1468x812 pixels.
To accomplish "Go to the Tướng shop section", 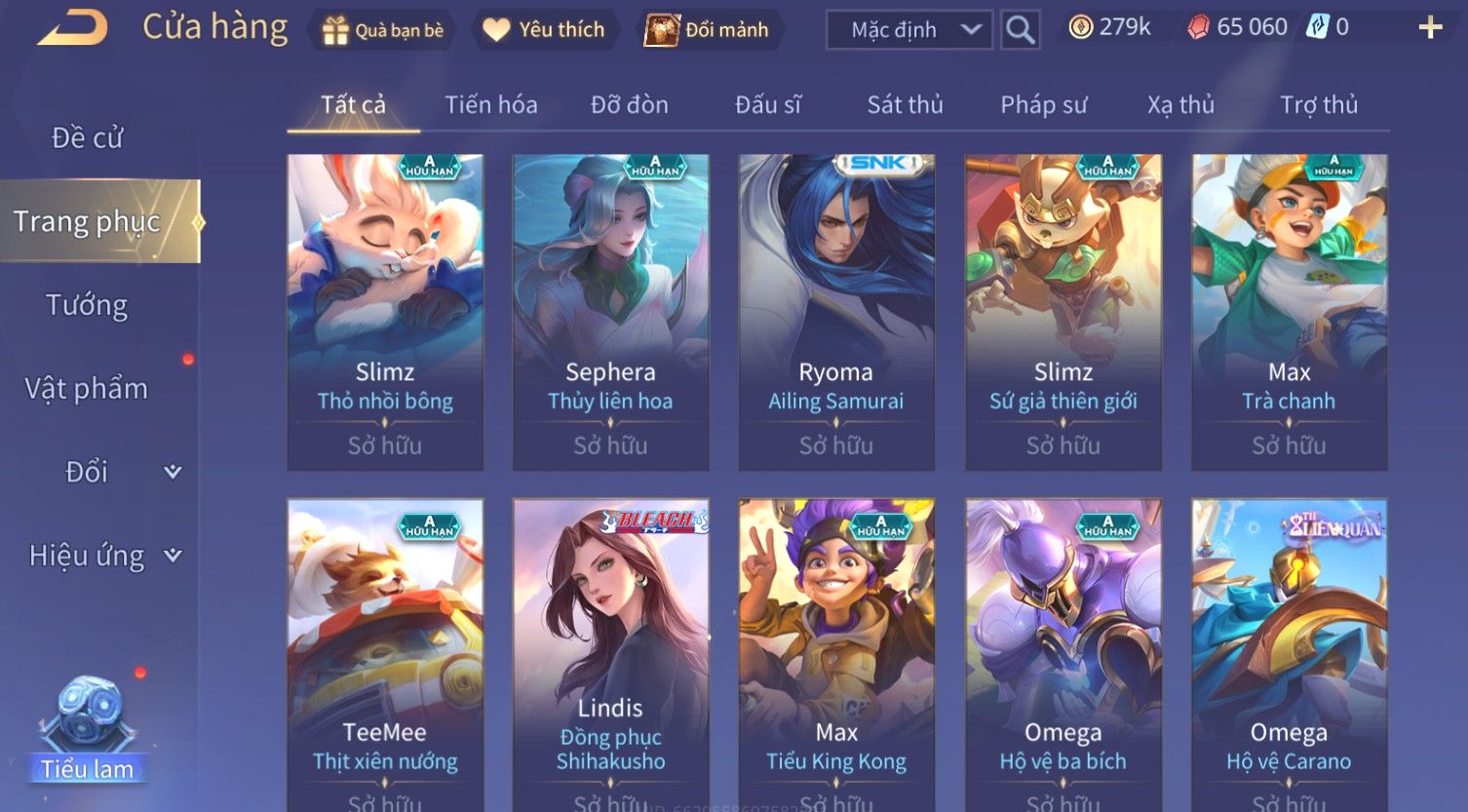I will click(x=88, y=305).
